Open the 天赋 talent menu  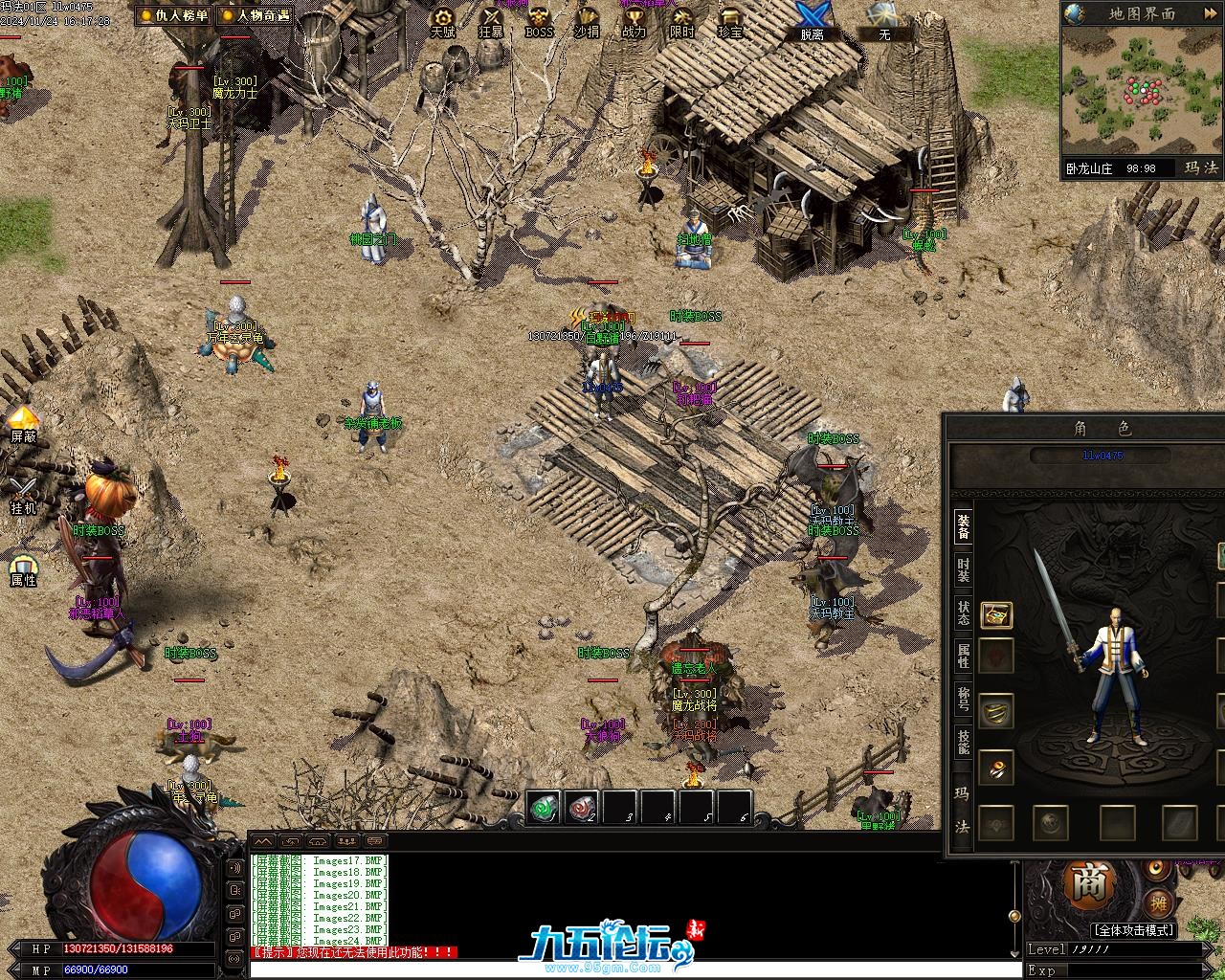[442, 21]
